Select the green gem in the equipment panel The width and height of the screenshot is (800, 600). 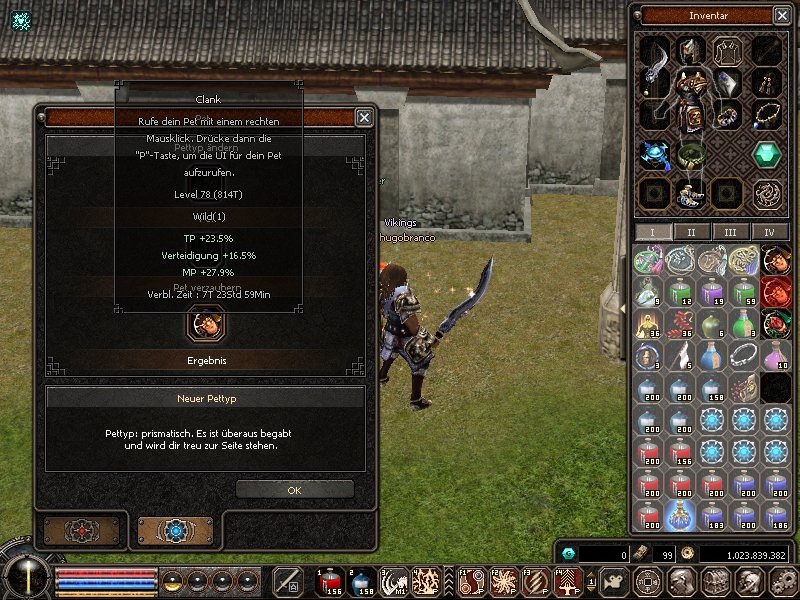click(767, 155)
